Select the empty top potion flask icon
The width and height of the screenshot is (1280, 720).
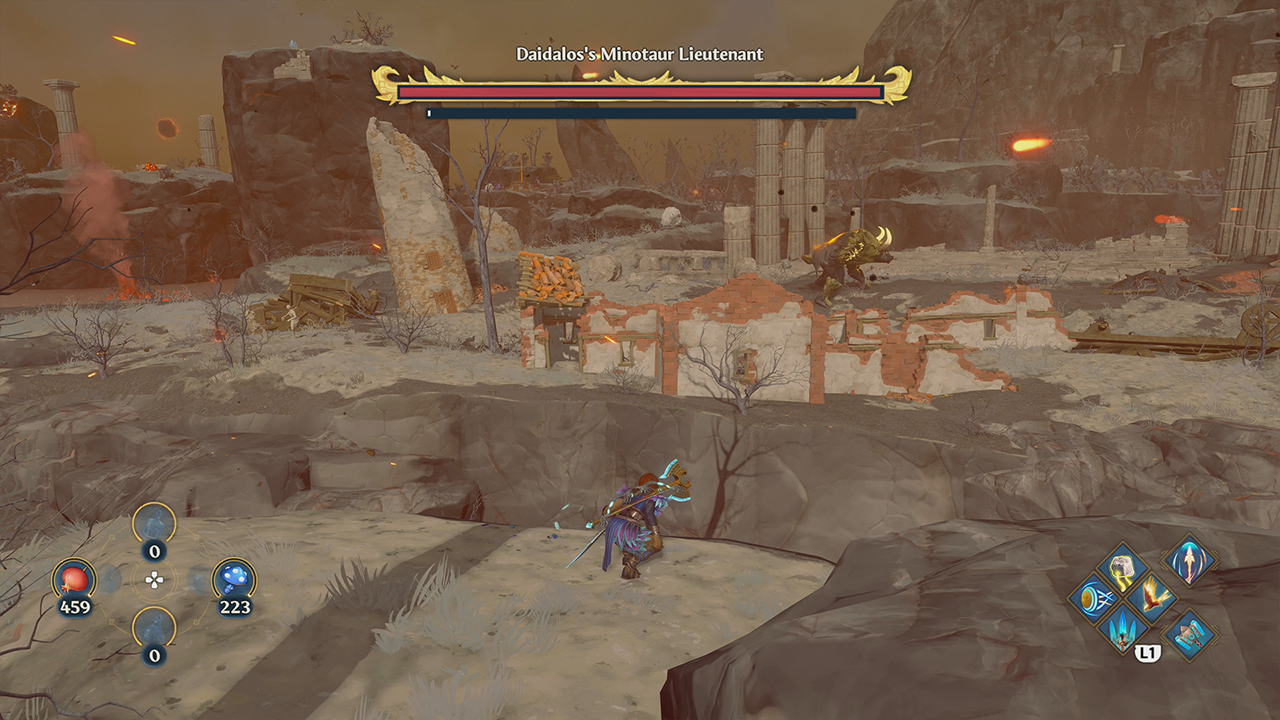click(x=153, y=524)
